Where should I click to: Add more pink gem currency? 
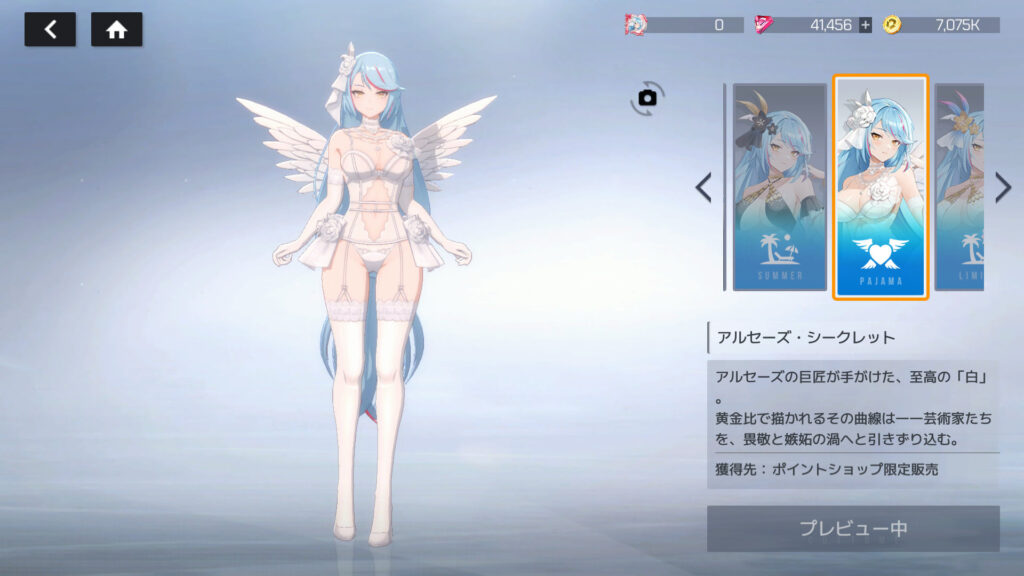[x=866, y=25]
